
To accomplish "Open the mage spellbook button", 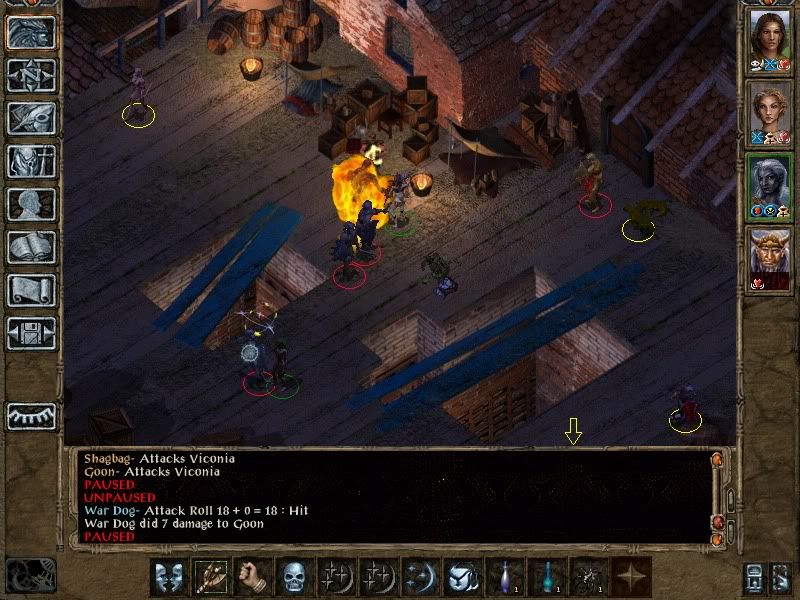I will (x=31, y=247).
